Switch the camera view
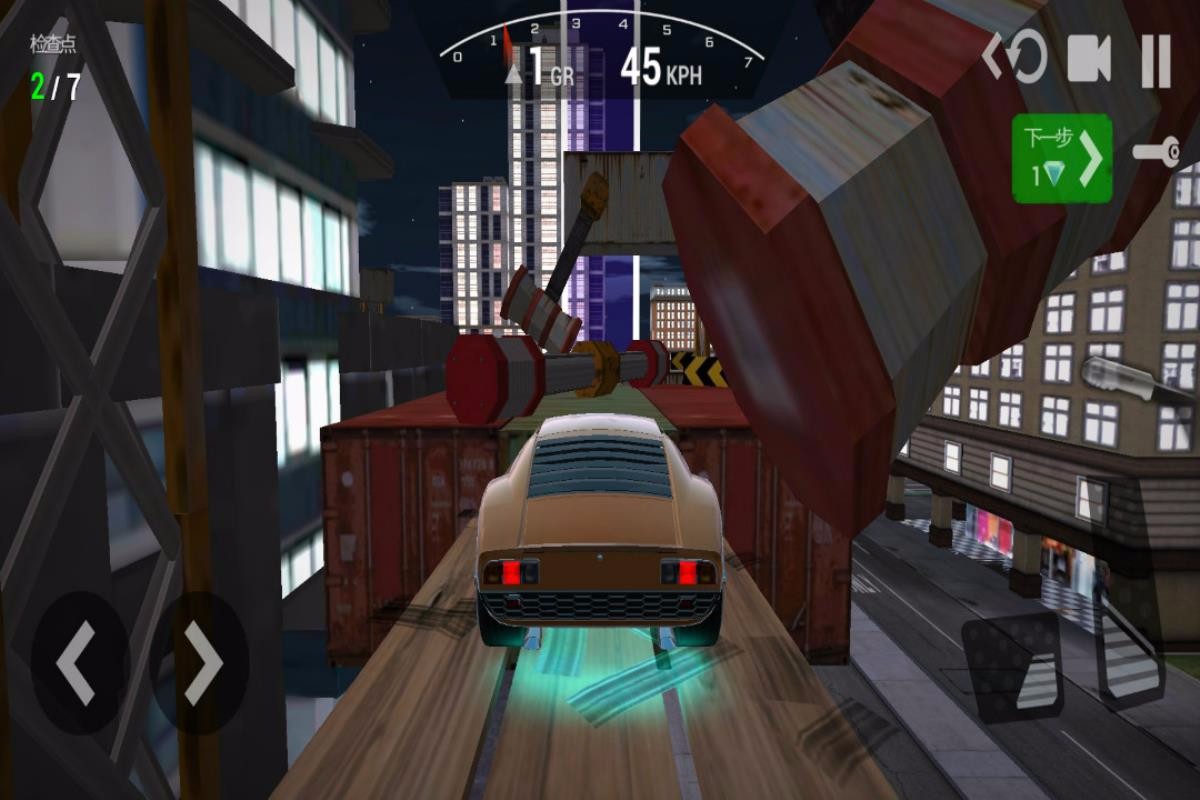 pos(1089,59)
